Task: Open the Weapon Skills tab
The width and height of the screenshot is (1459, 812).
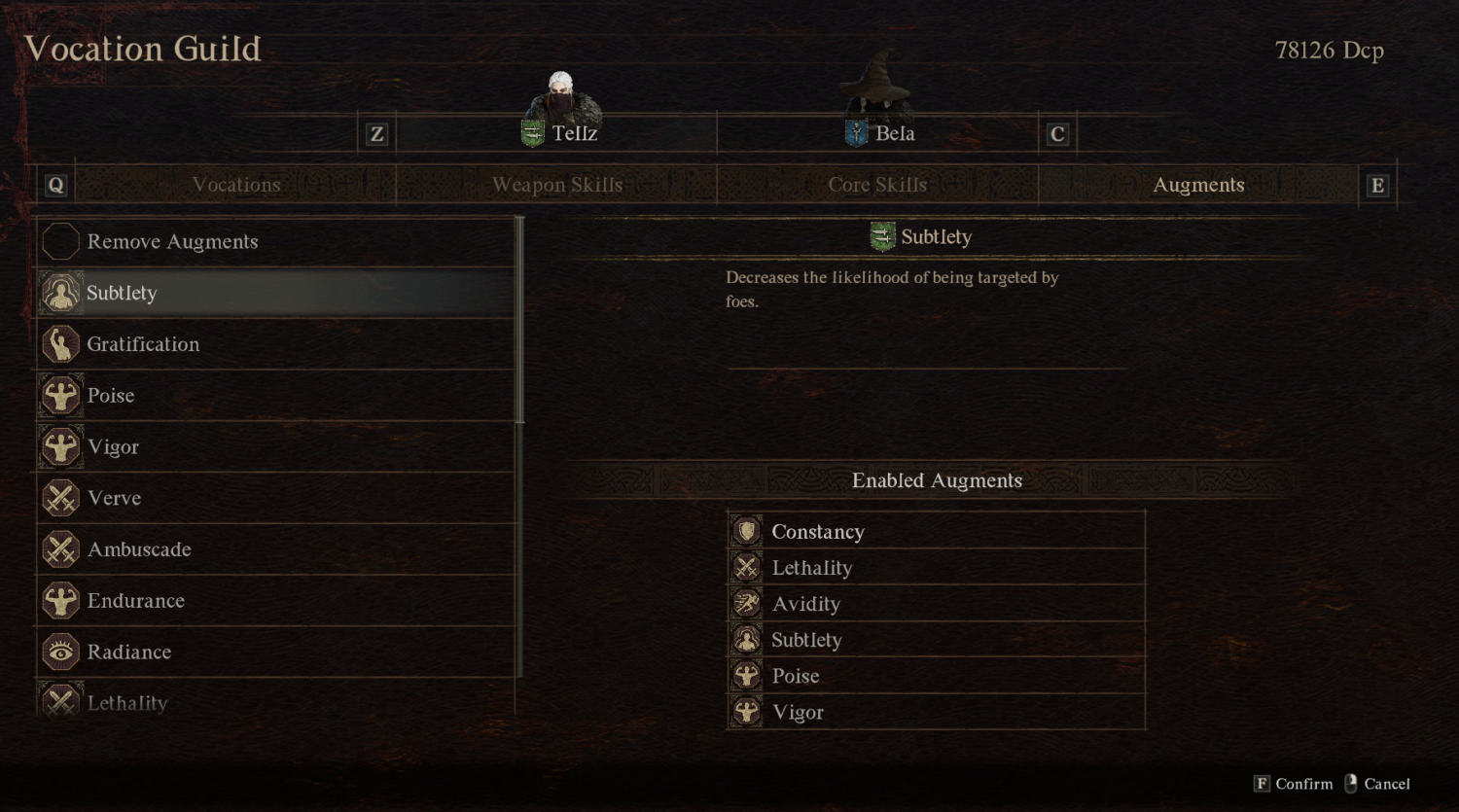Action: (x=558, y=185)
